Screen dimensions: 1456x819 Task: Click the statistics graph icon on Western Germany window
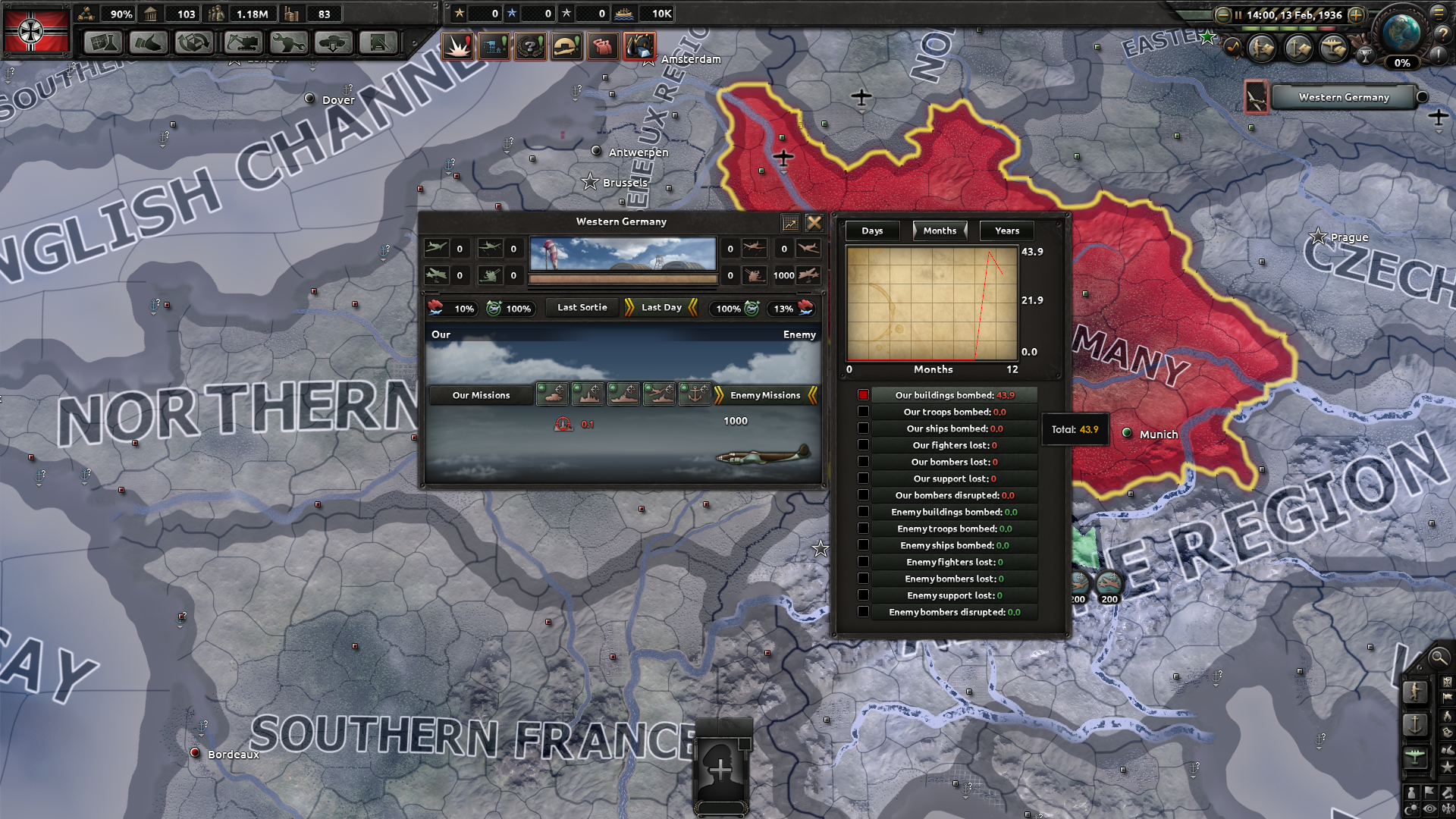pos(790,223)
